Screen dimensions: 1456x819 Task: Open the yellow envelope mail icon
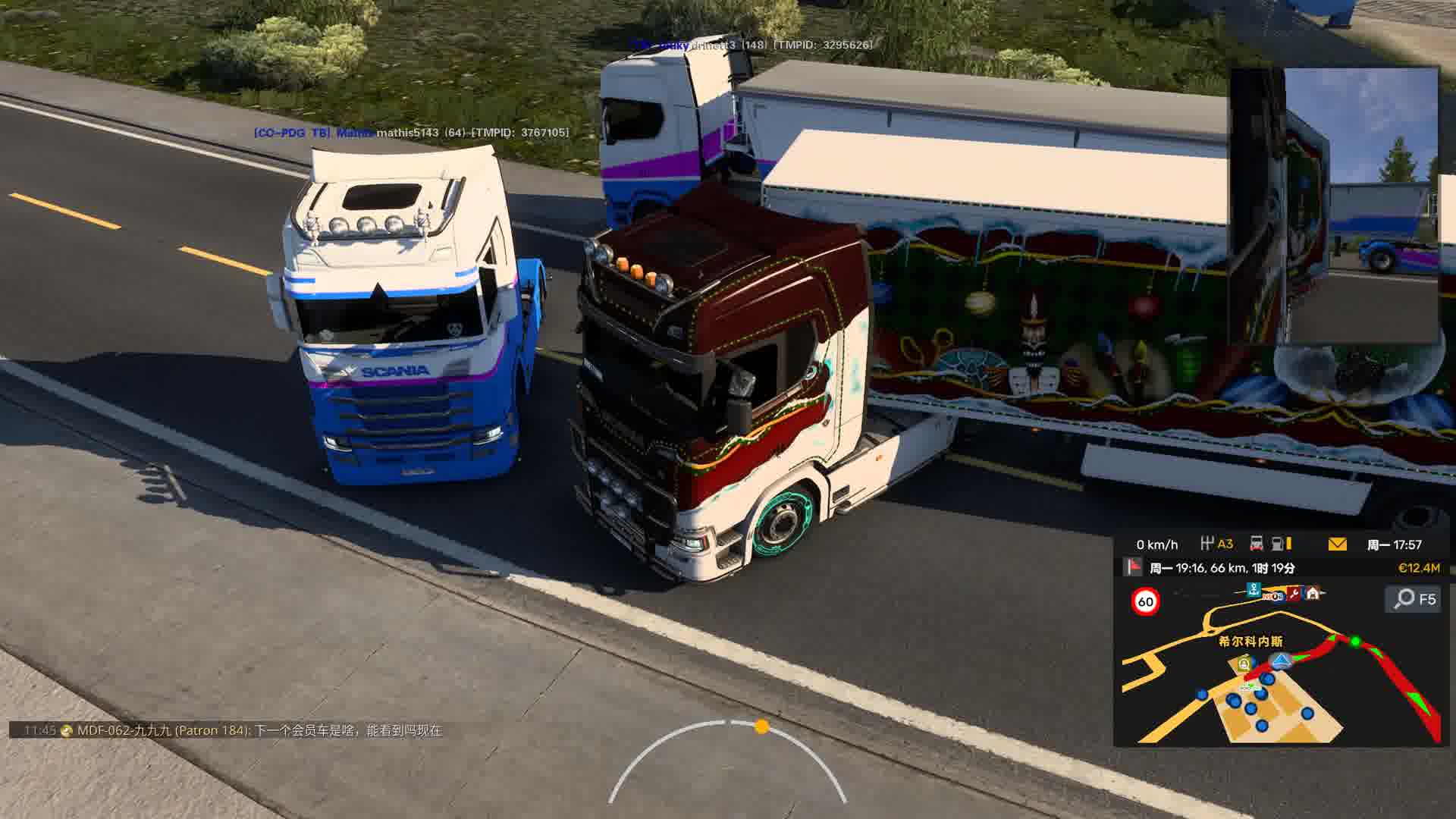(1337, 544)
